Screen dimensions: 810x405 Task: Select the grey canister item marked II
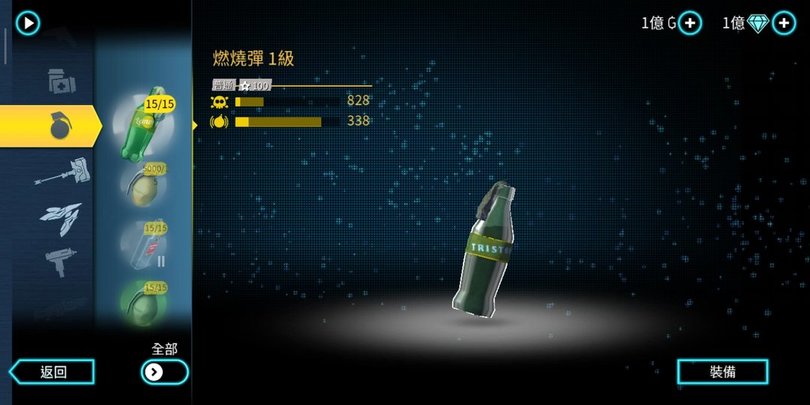click(x=143, y=243)
